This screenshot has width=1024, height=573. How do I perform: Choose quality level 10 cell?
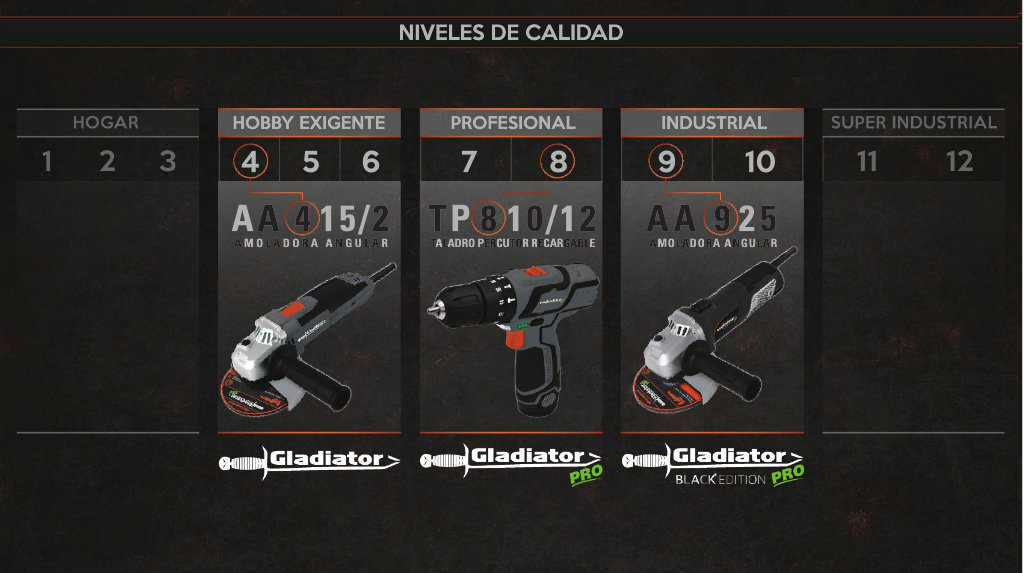coord(760,161)
